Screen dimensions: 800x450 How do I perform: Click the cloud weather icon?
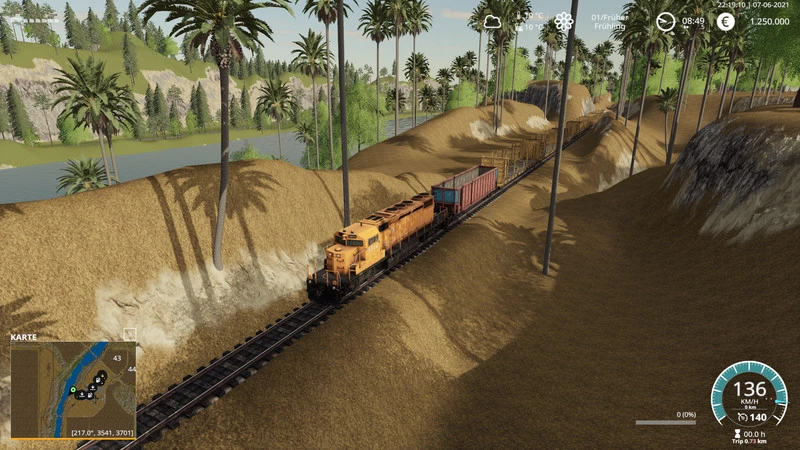pyautogui.click(x=492, y=21)
